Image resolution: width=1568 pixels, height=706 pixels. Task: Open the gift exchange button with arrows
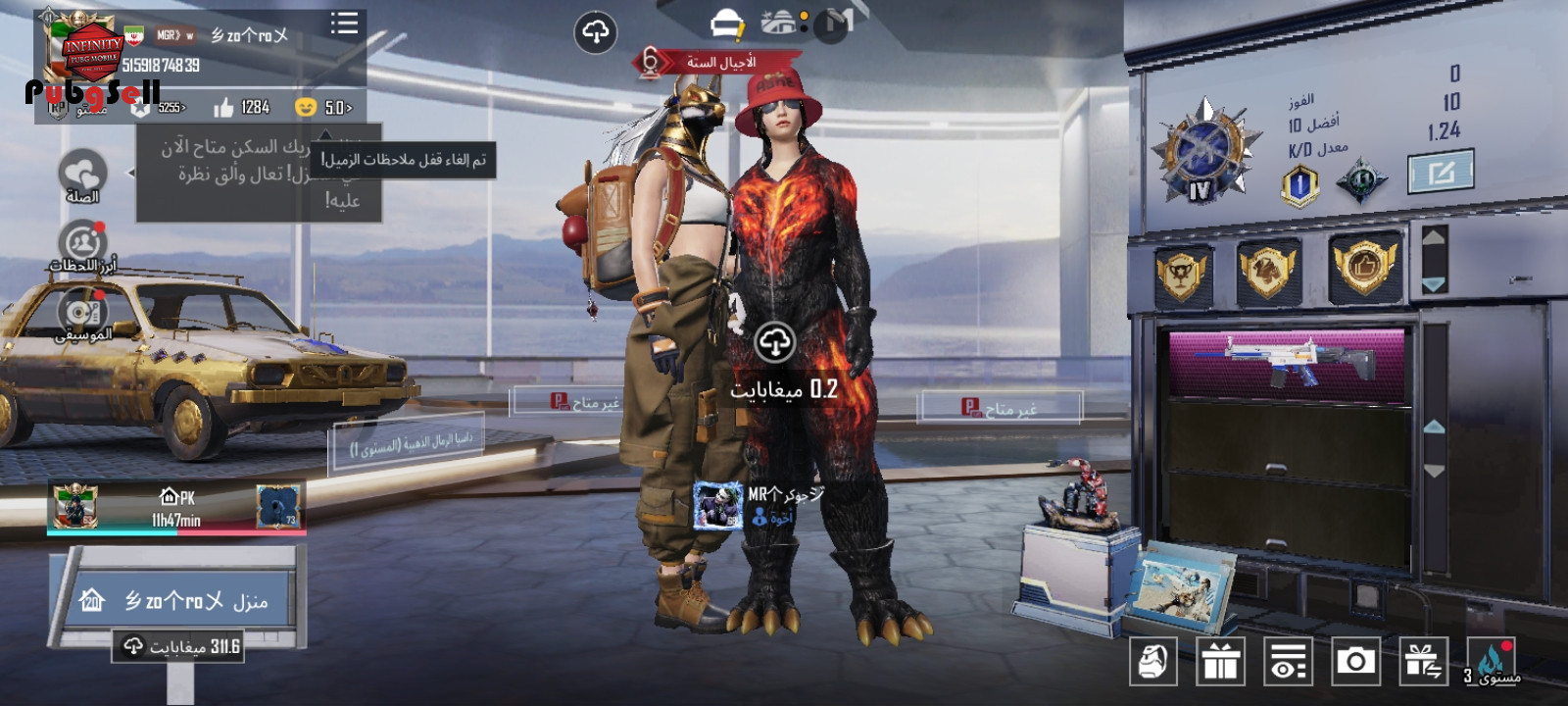click(1423, 662)
